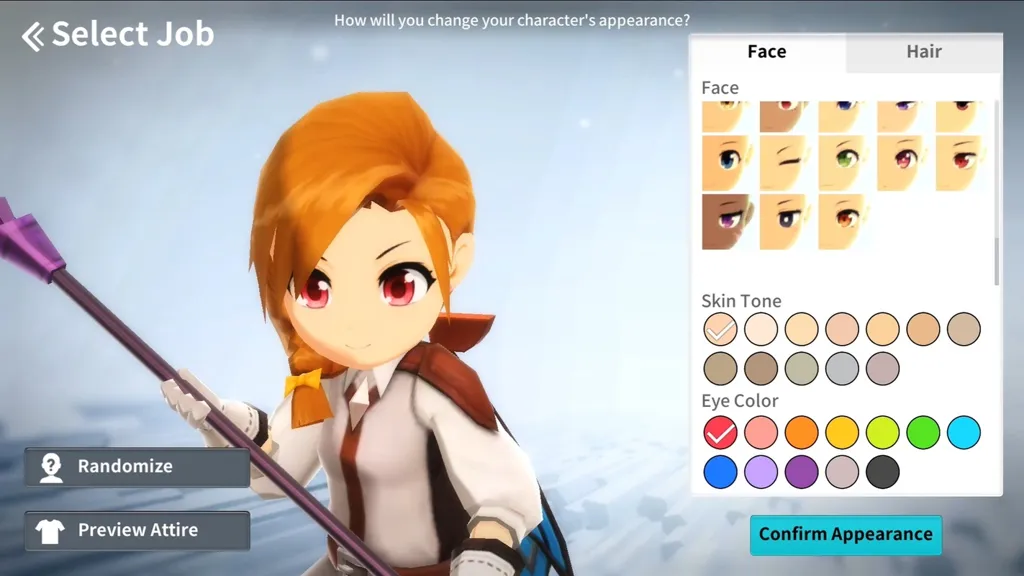Set eye color to dark blue

click(x=720, y=472)
